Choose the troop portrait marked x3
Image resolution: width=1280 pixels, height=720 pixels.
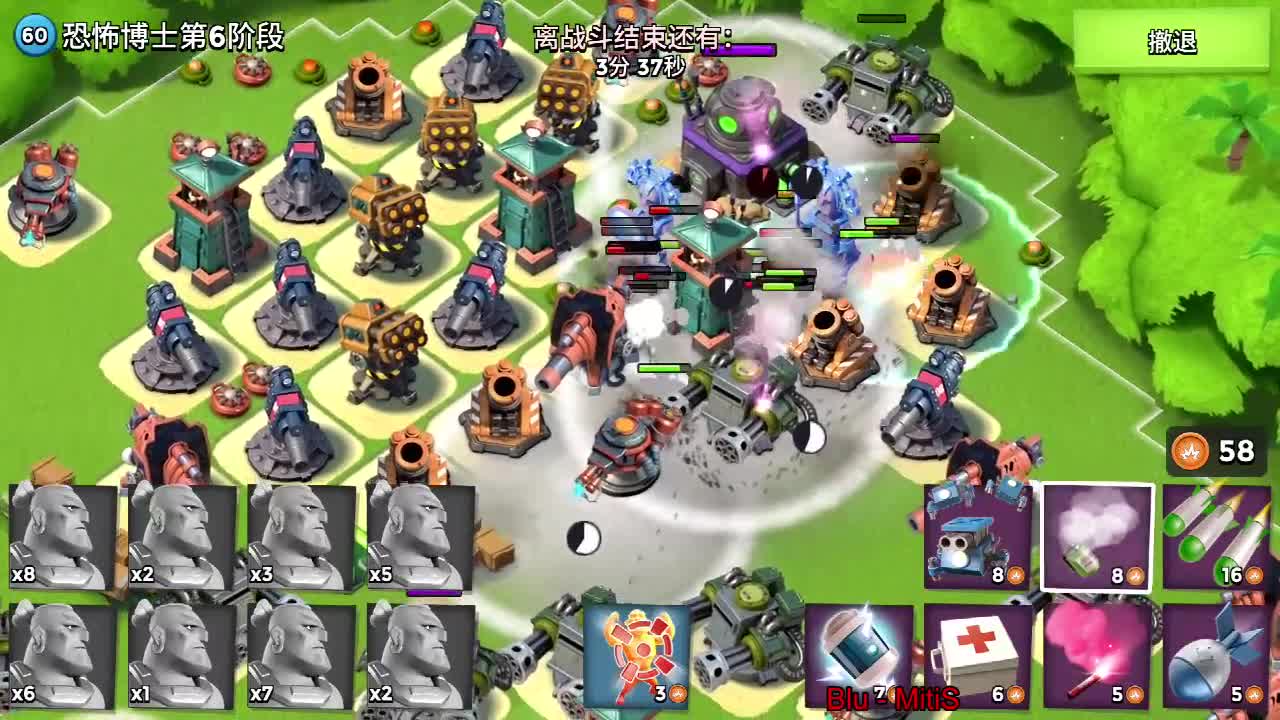coord(301,537)
